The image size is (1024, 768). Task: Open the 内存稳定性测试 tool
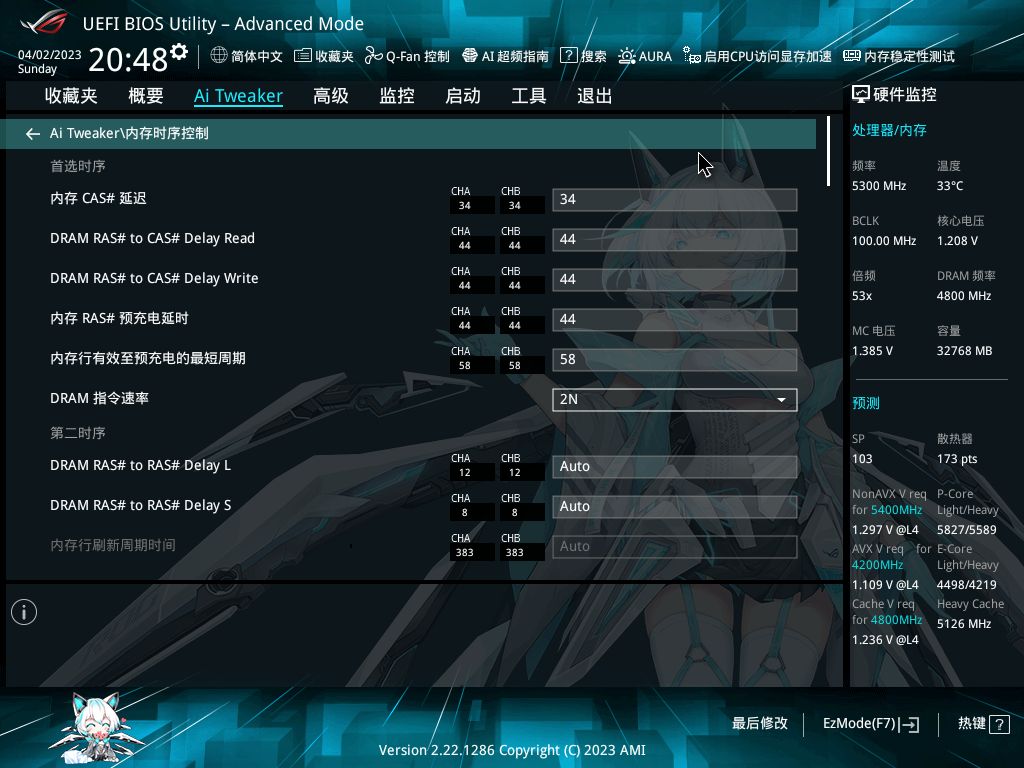pos(899,56)
